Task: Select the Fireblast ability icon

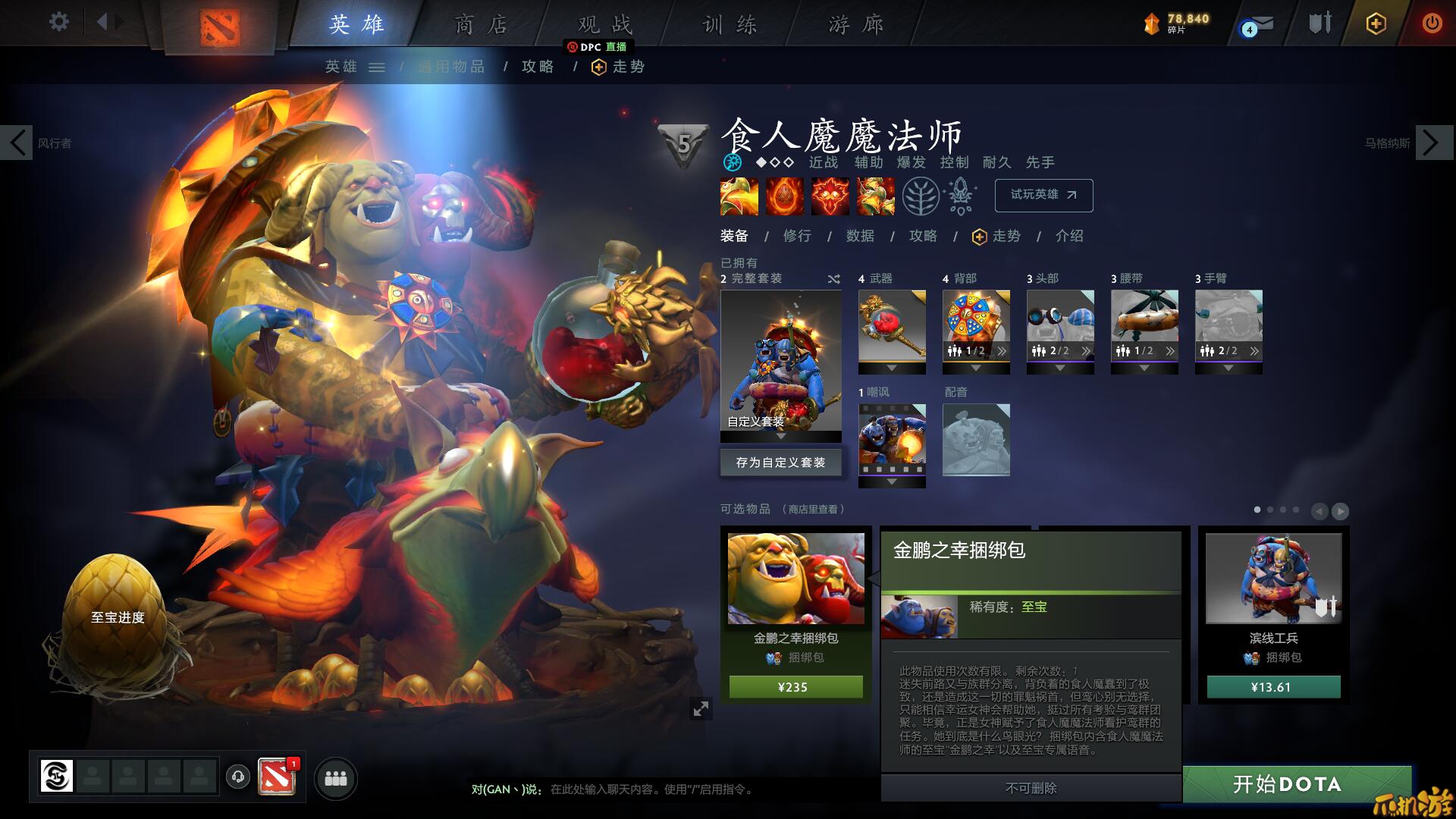Action: 739,196
